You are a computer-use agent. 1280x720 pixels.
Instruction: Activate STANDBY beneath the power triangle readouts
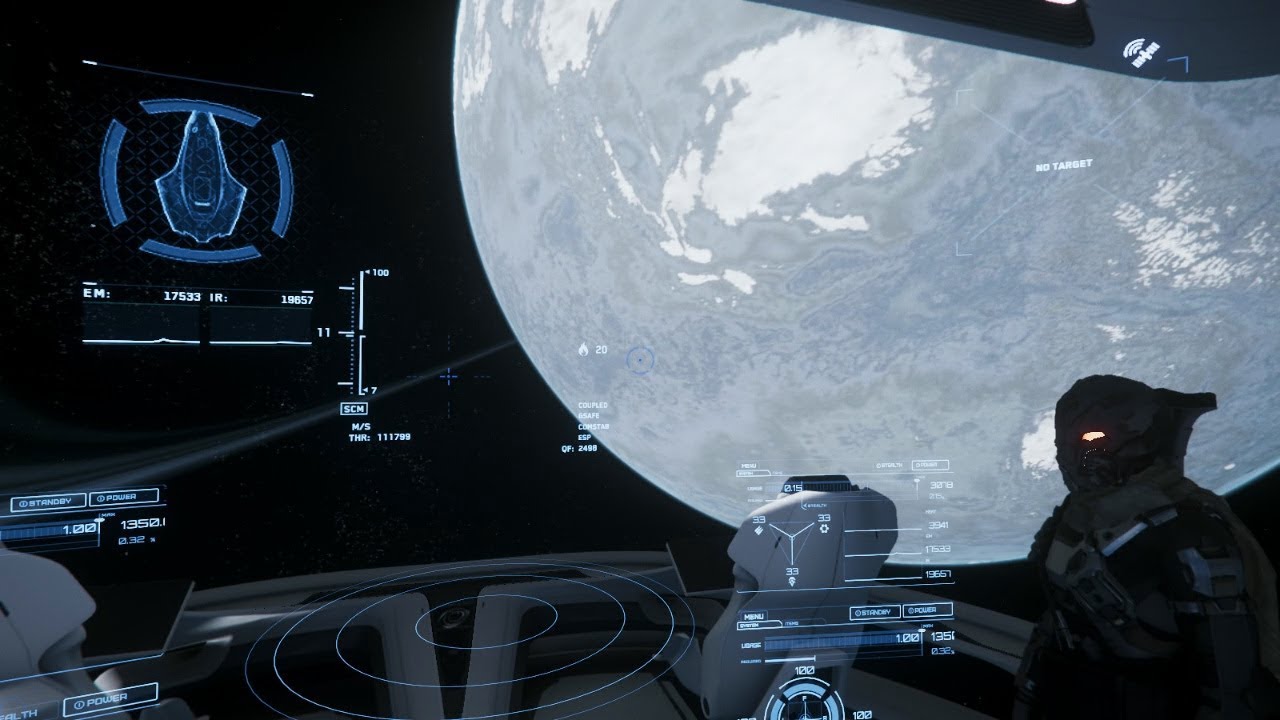tap(874, 612)
